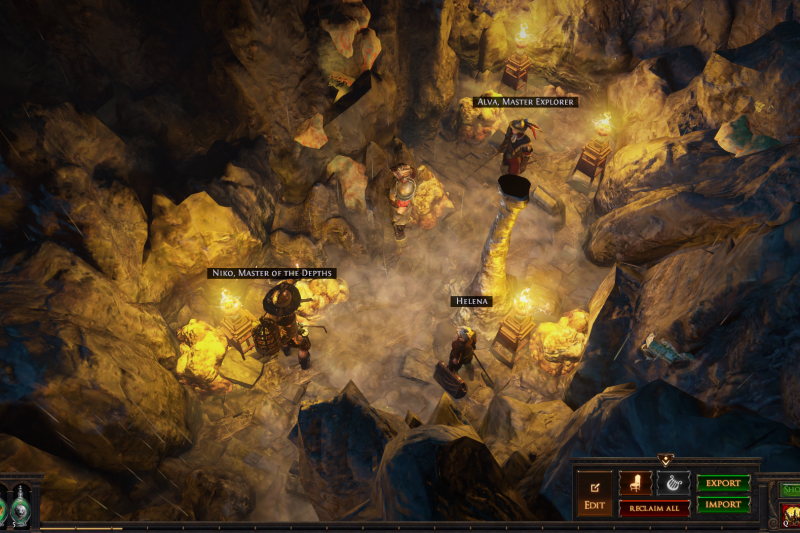Open the hideout Edit mode
Viewport: 800px width, 533px height.
tap(593, 492)
